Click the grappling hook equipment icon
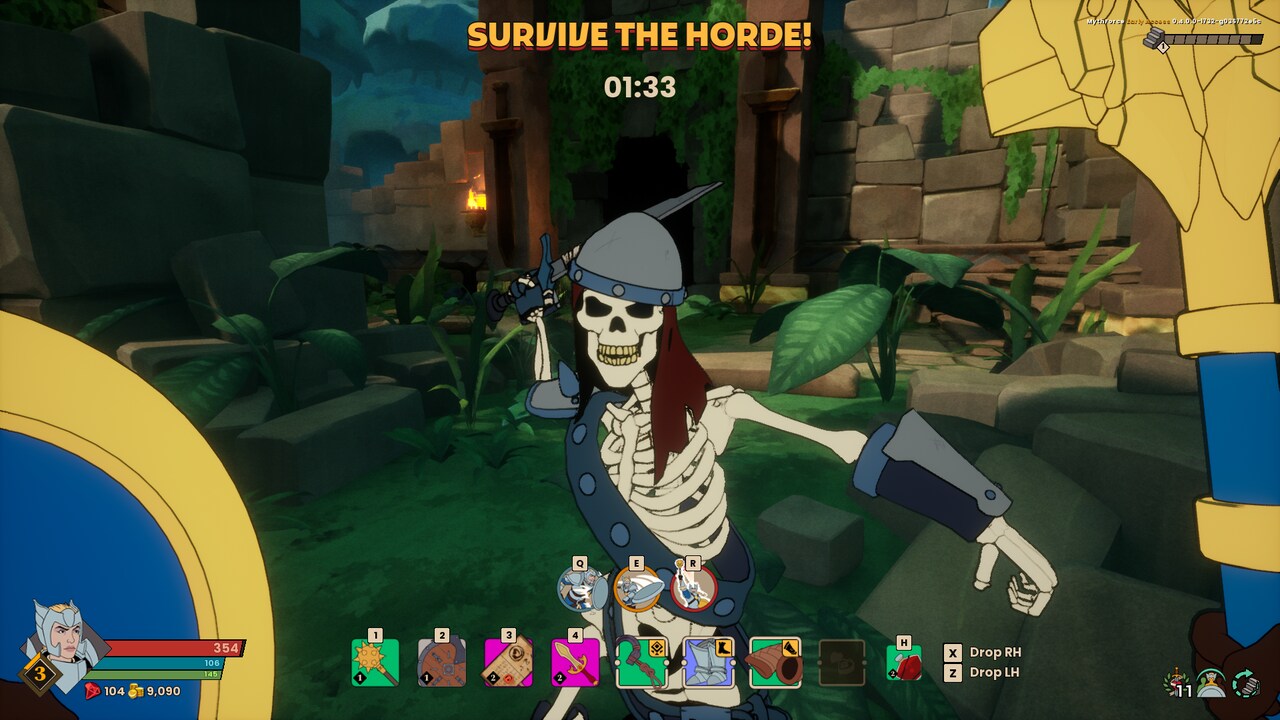Image resolution: width=1280 pixels, height=720 pixels. [x=640, y=662]
